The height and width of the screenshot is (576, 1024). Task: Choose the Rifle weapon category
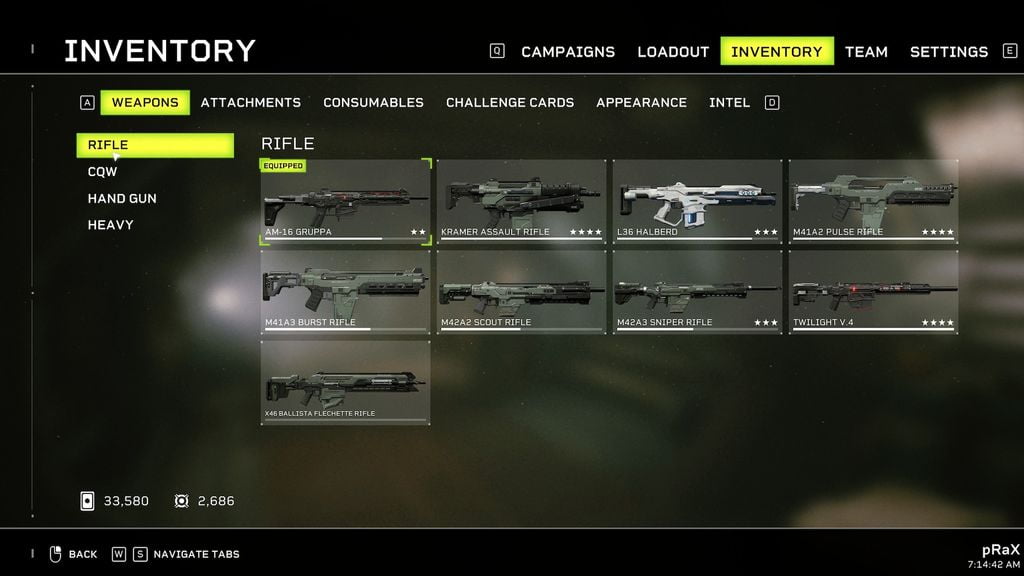[155, 145]
